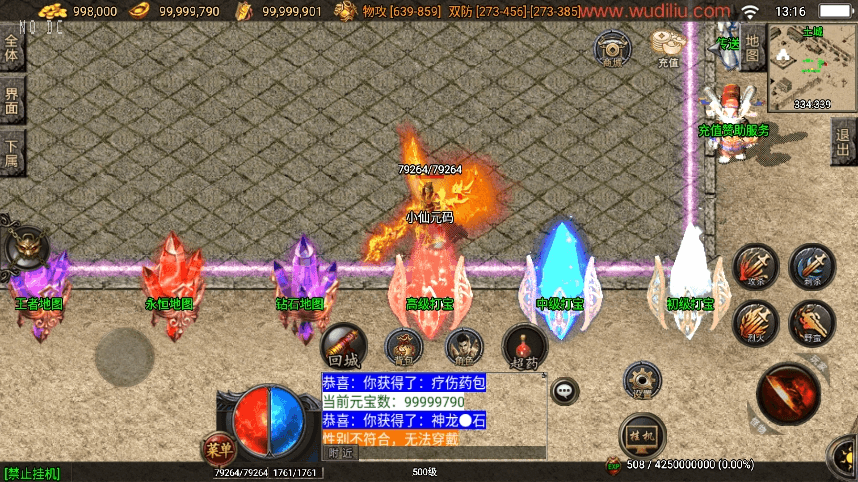Open the 充值 recharge coin icon
The image size is (858, 482).
[667, 47]
